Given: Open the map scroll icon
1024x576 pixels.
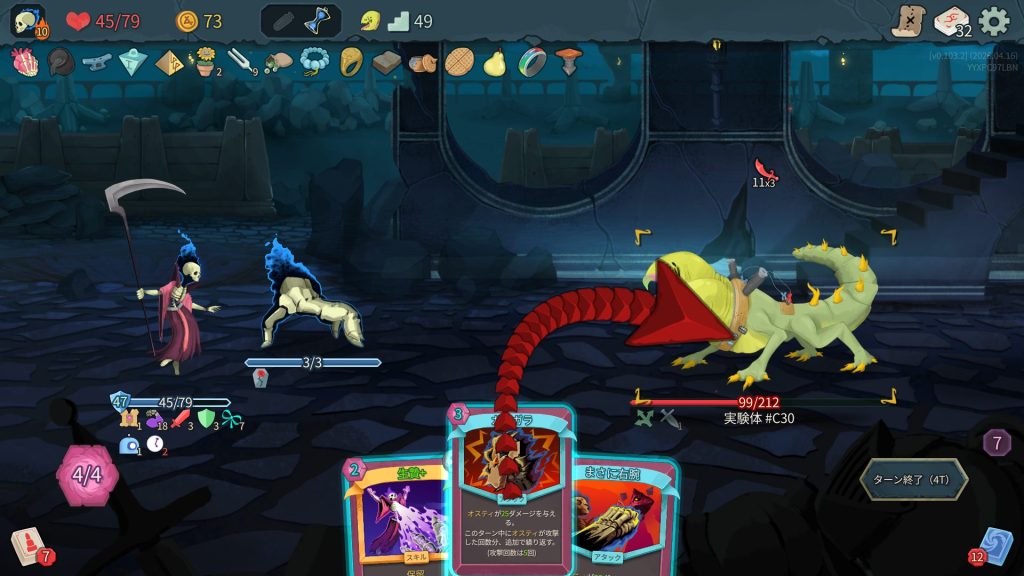Looking at the screenshot, I should click(908, 21).
